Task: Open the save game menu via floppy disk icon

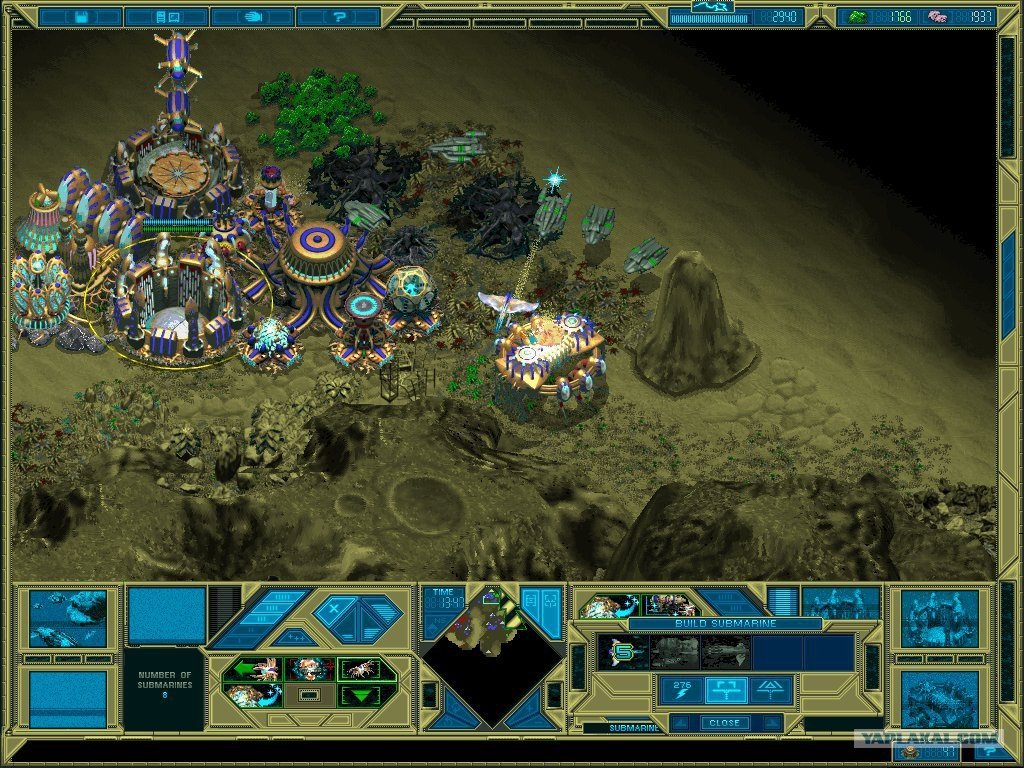Action: [80, 17]
